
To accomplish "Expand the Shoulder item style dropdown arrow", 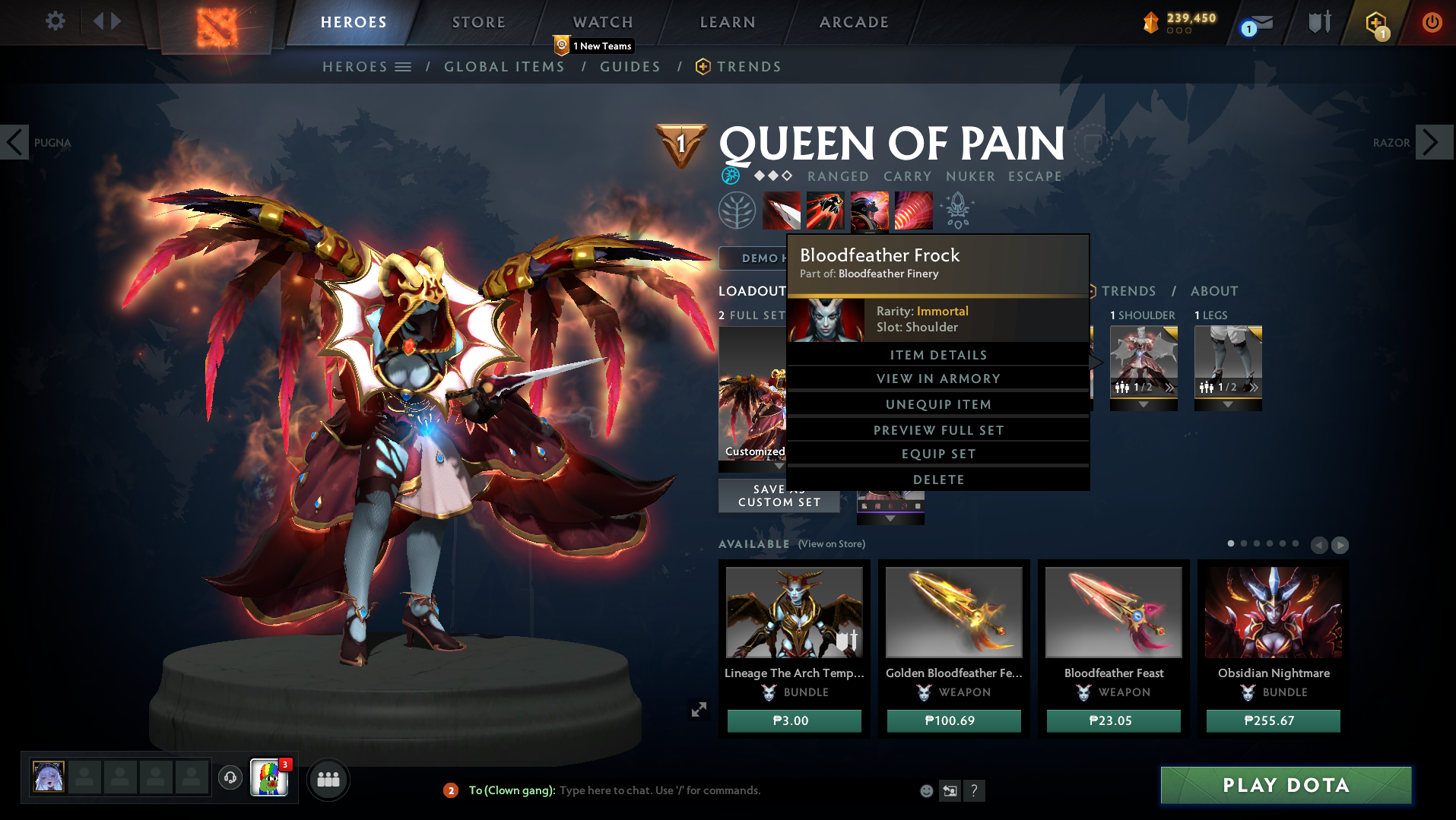I will point(1144,405).
